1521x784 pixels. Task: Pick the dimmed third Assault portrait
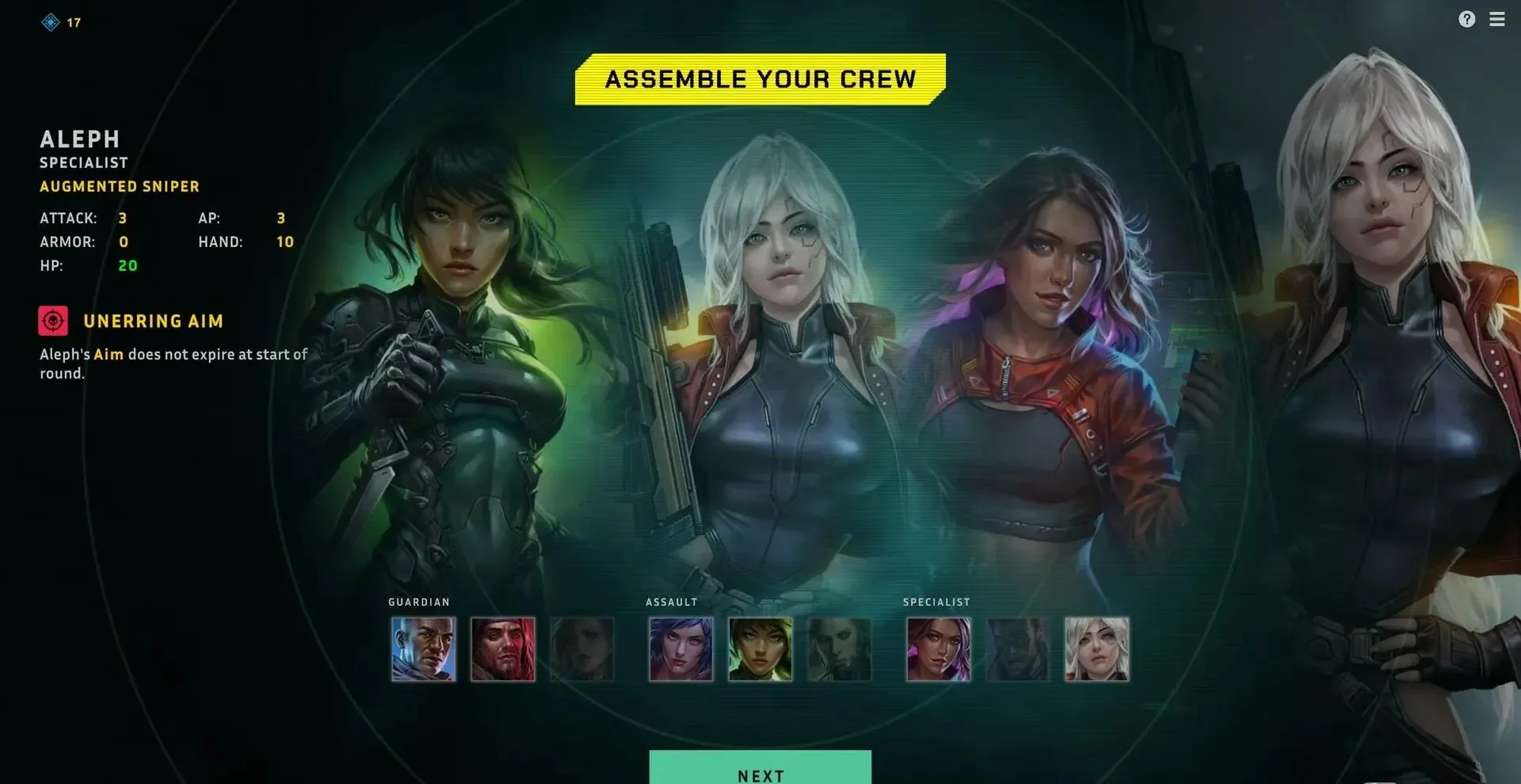point(839,649)
